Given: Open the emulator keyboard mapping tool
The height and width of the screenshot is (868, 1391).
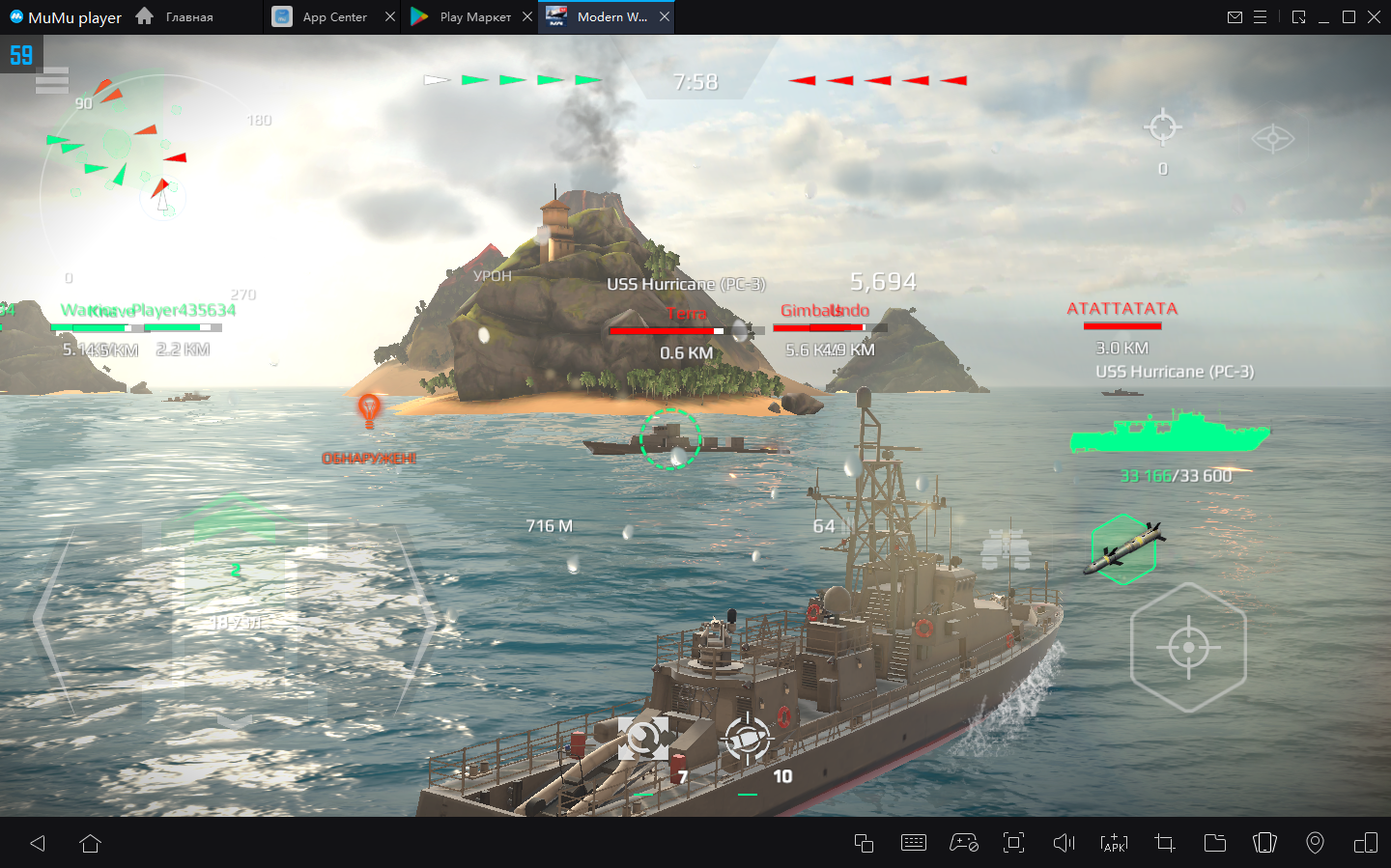Looking at the screenshot, I should click(x=913, y=843).
